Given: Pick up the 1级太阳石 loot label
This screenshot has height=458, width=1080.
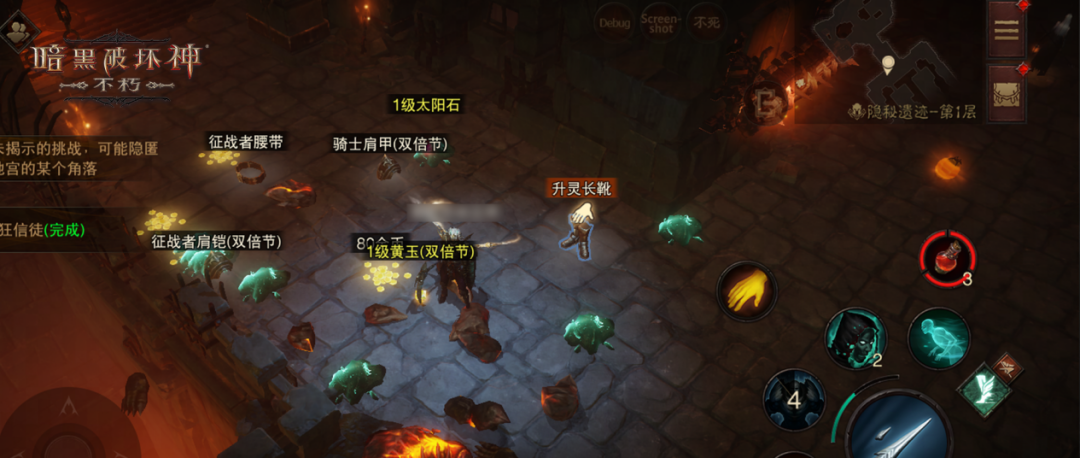Looking at the screenshot, I should [426, 105].
